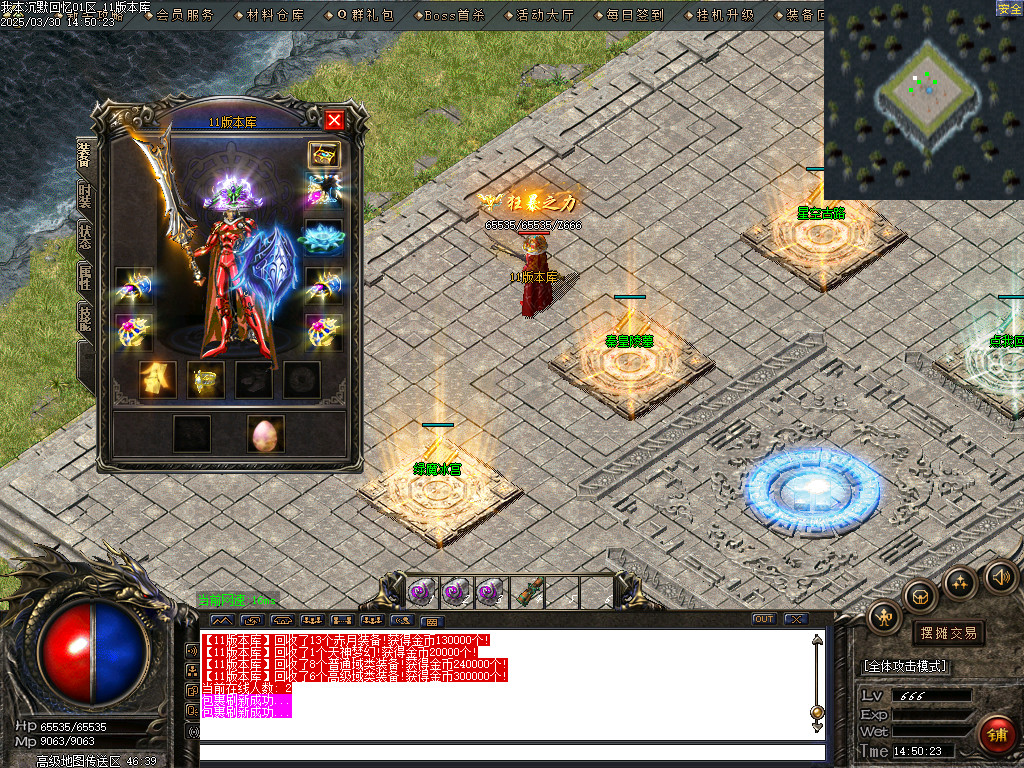Open the 状态 tab

(x=85, y=236)
